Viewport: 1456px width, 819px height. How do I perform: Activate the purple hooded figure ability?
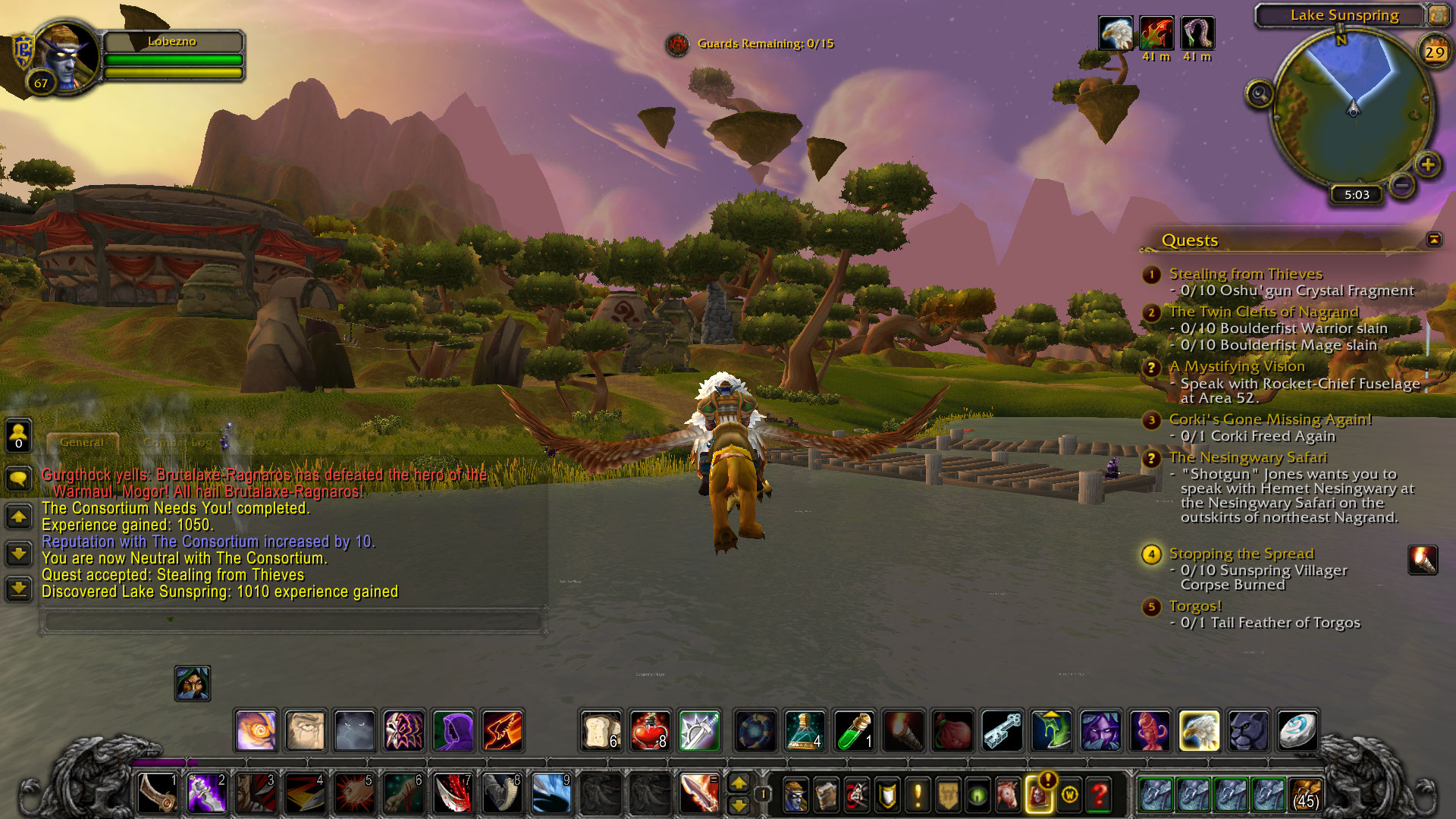453,731
